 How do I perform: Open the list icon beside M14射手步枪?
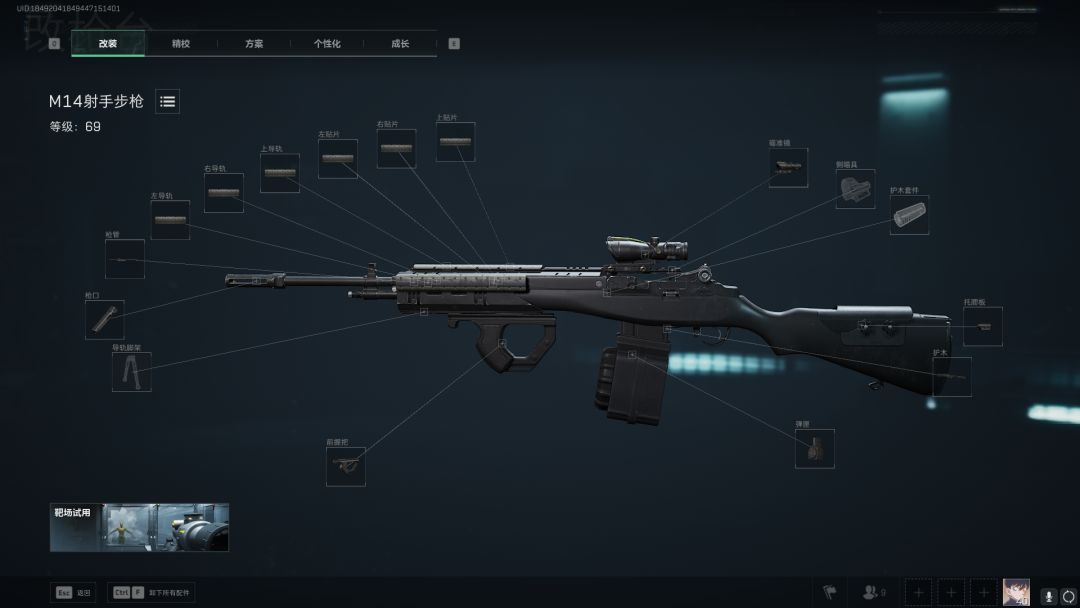(167, 101)
